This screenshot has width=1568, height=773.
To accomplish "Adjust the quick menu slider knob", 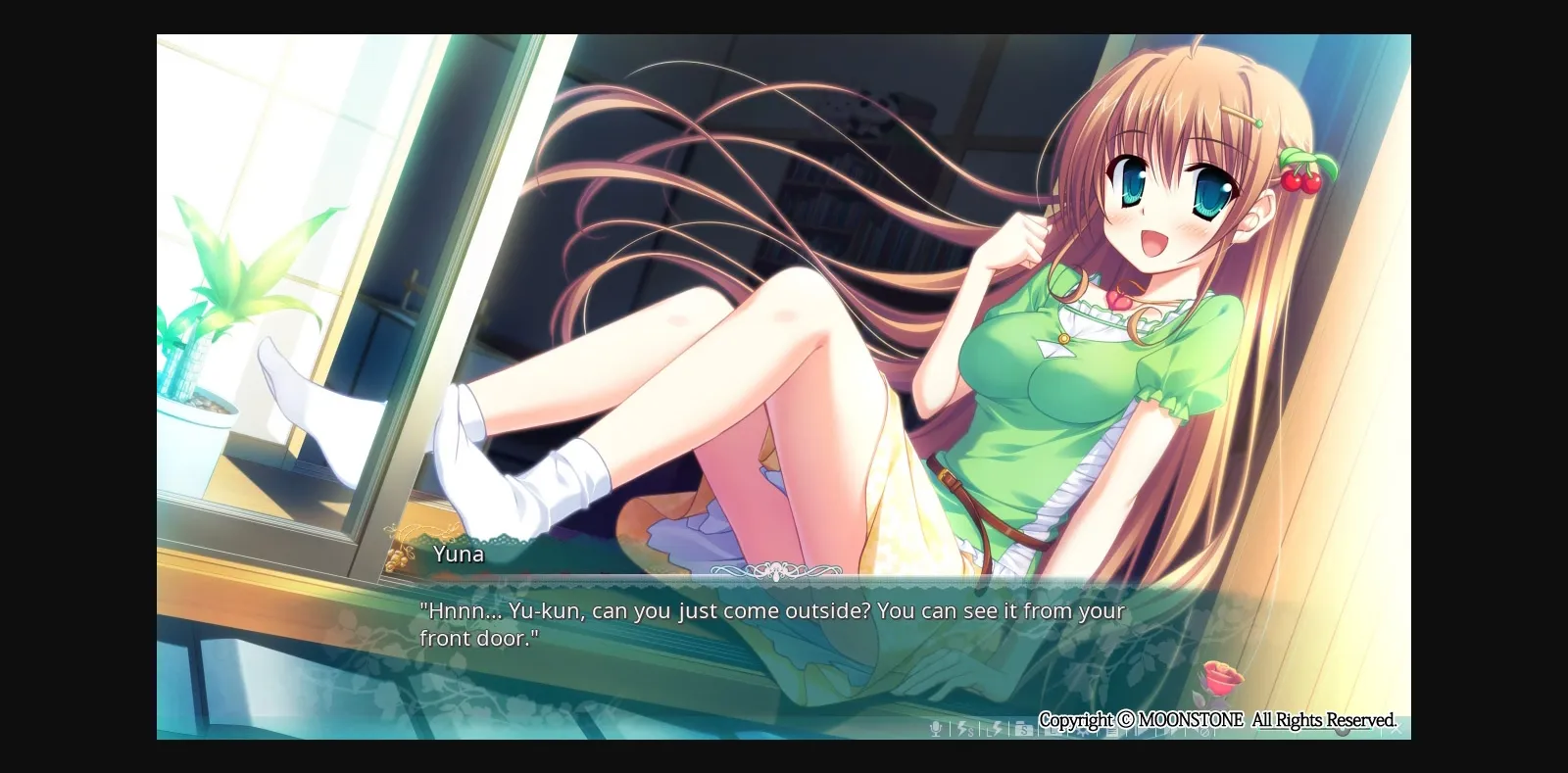I will [1342, 732].
